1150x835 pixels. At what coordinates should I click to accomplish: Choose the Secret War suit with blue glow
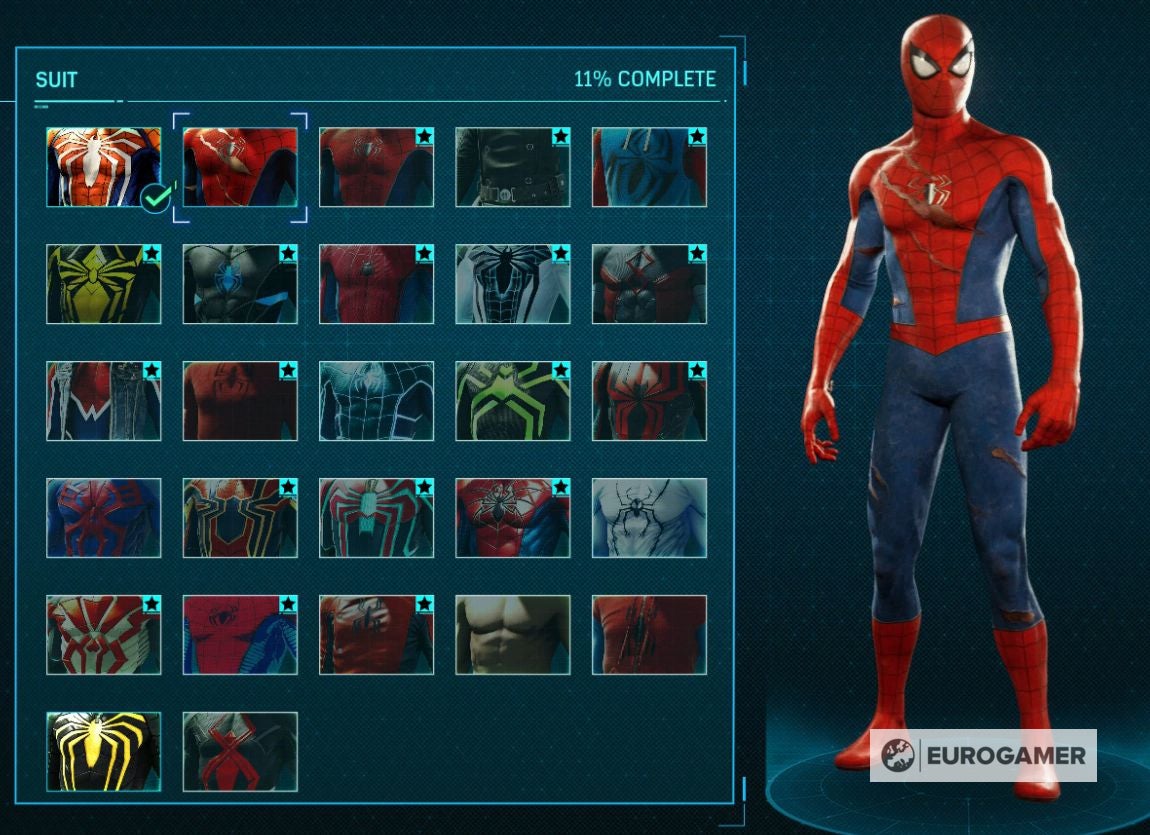click(x=240, y=284)
